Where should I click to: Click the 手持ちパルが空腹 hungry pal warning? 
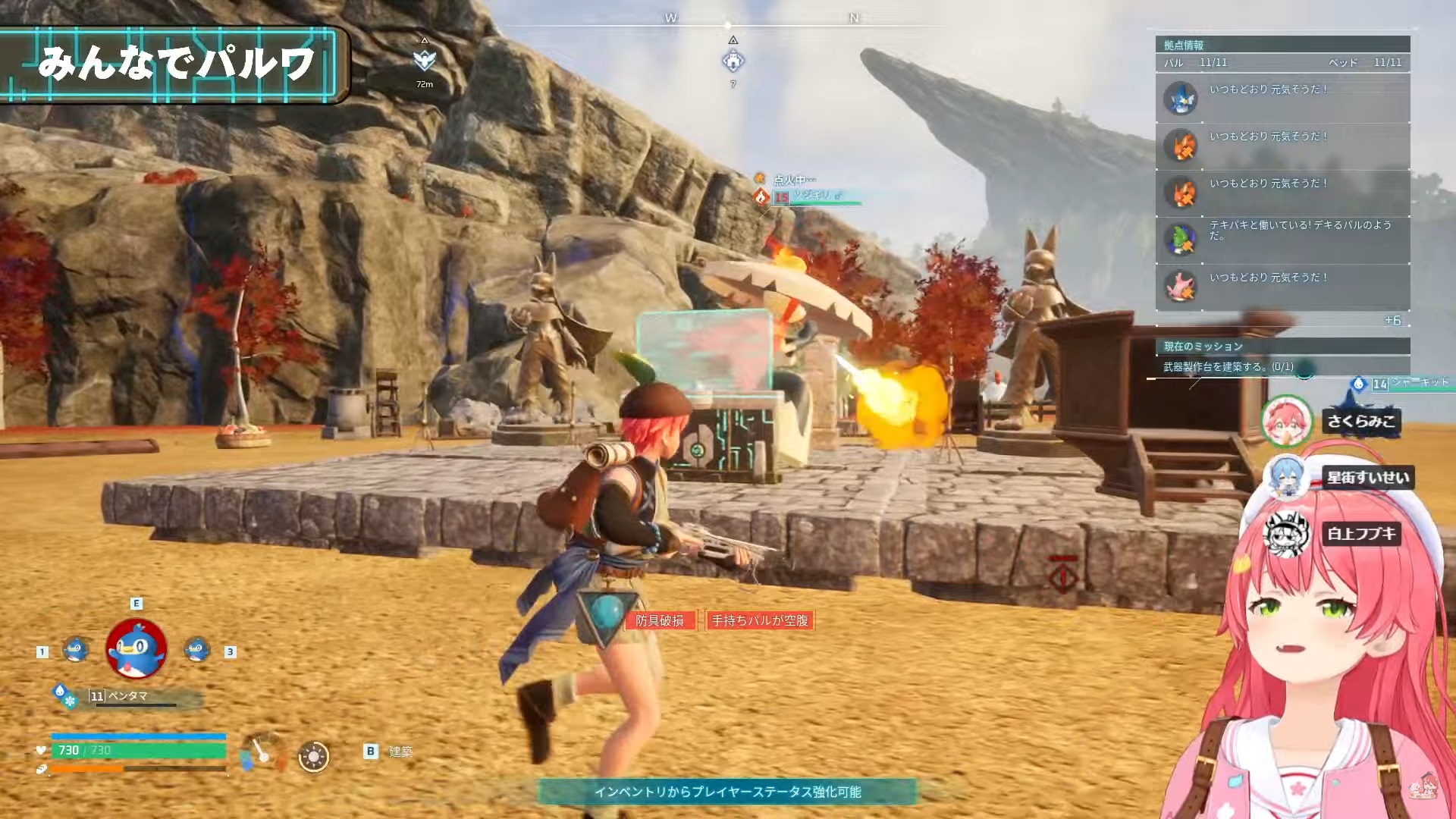coord(760,620)
